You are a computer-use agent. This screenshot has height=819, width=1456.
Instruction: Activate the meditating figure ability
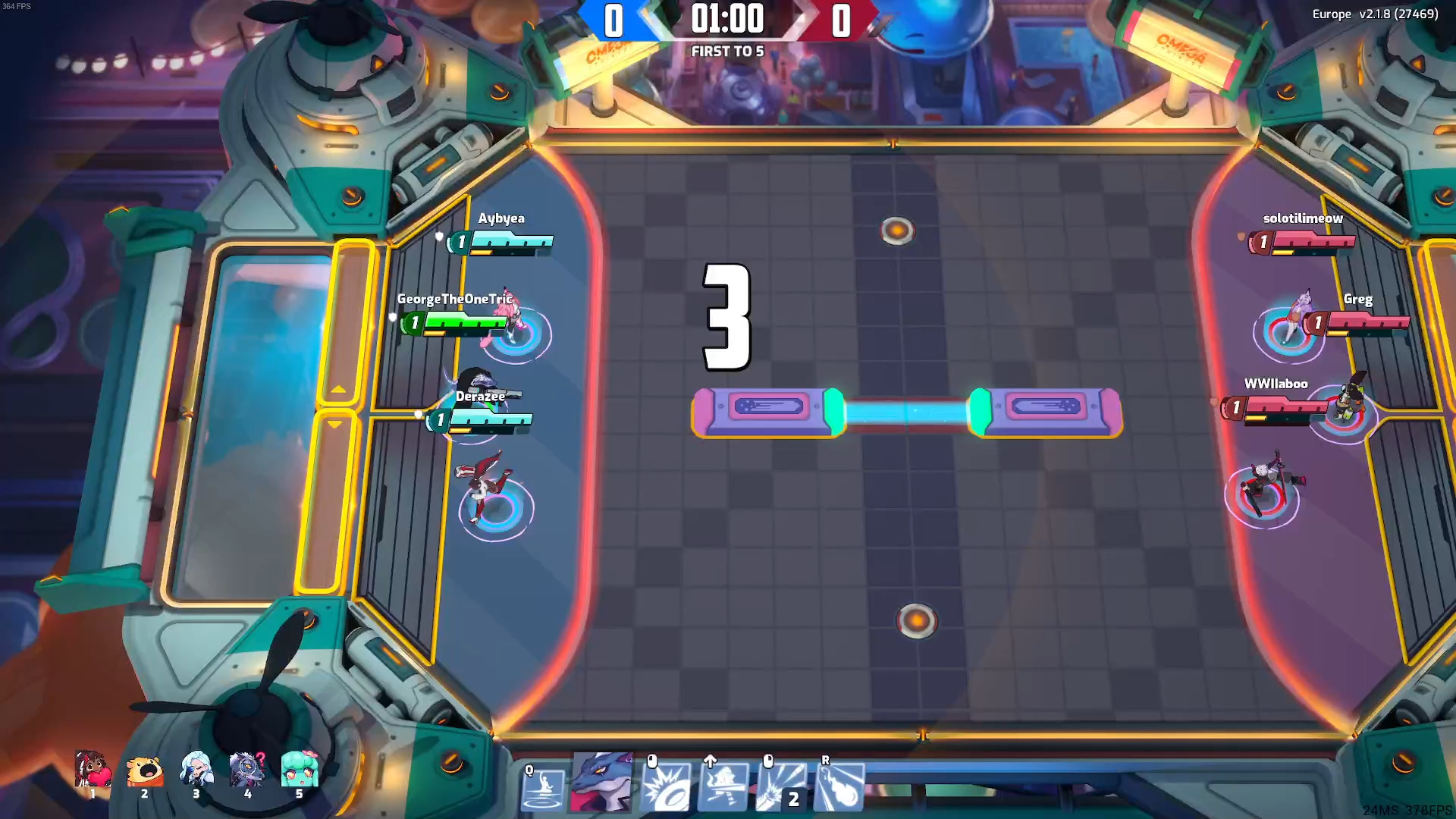(544, 789)
